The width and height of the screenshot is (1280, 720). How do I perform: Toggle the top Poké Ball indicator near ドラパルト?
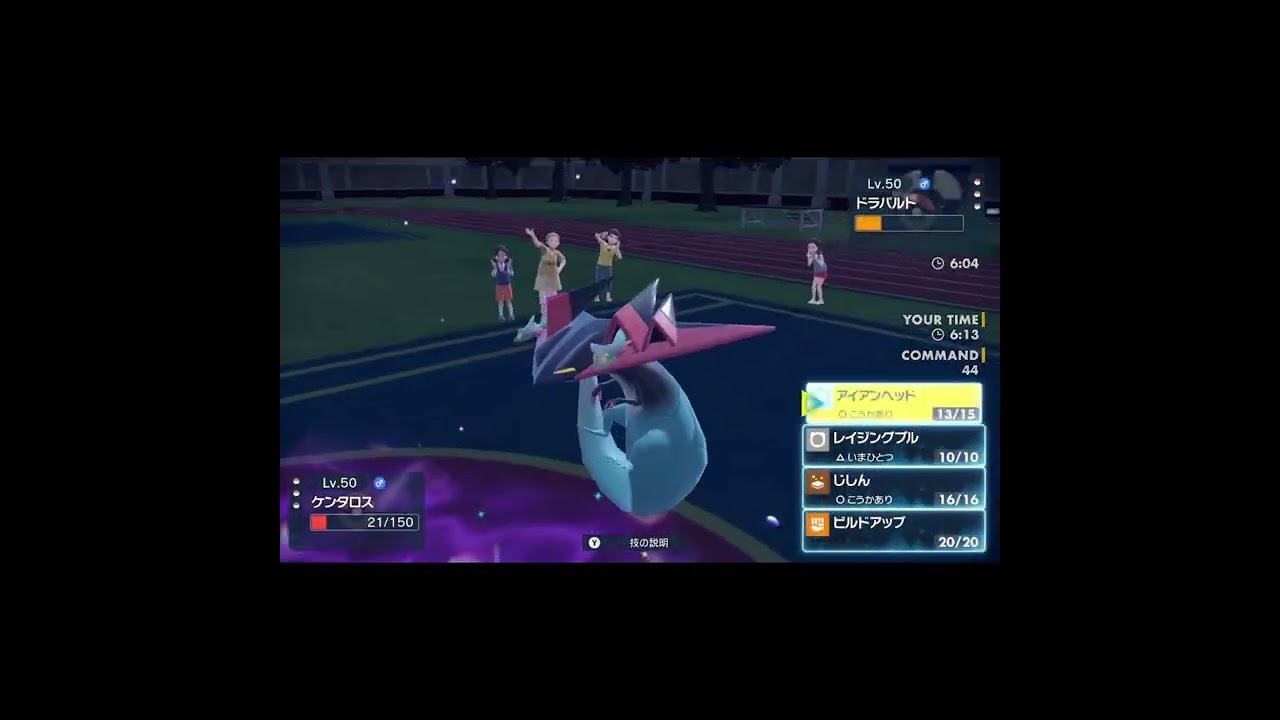[x=978, y=182]
